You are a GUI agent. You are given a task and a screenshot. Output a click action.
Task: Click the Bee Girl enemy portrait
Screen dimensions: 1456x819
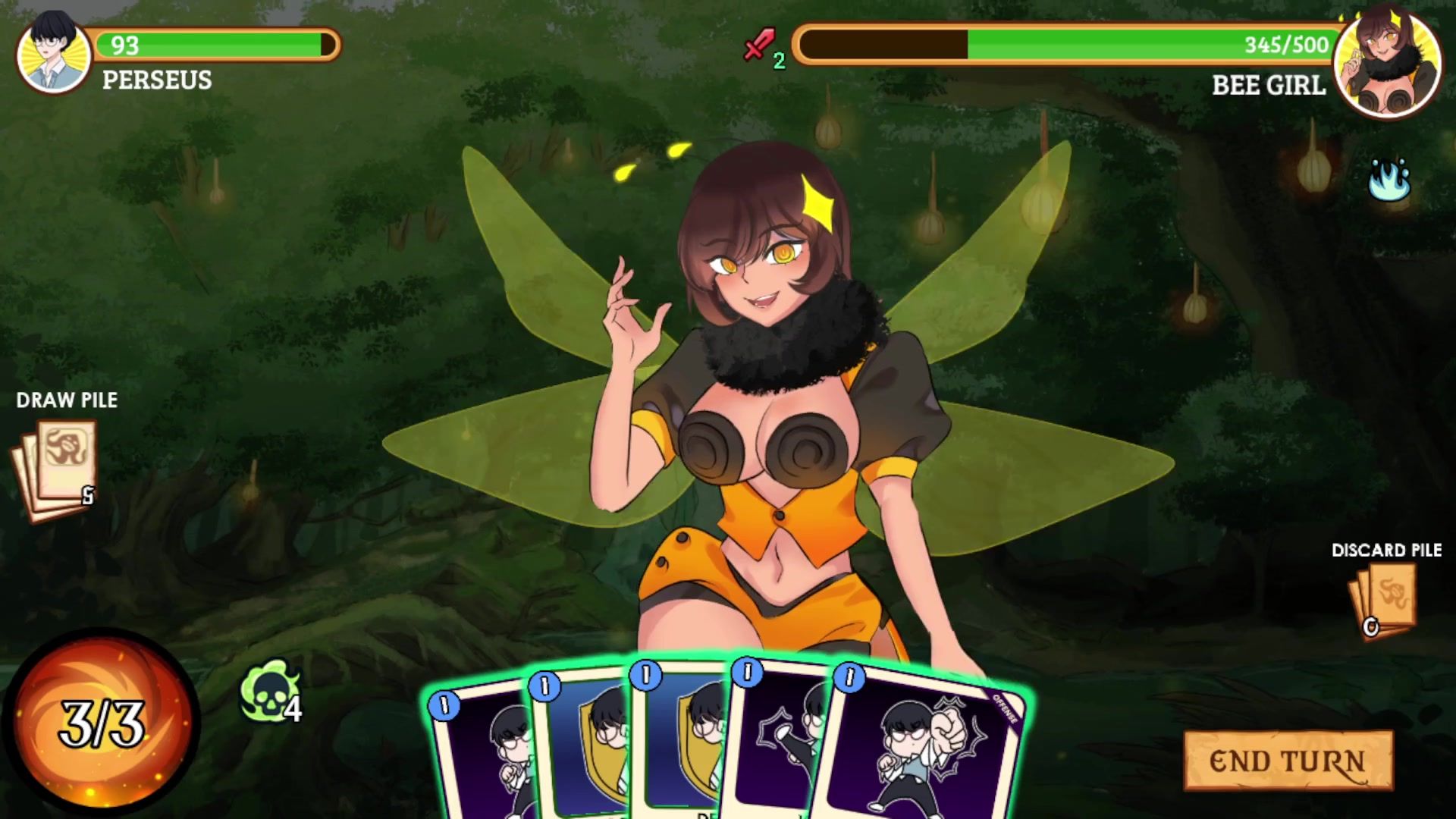(1387, 65)
